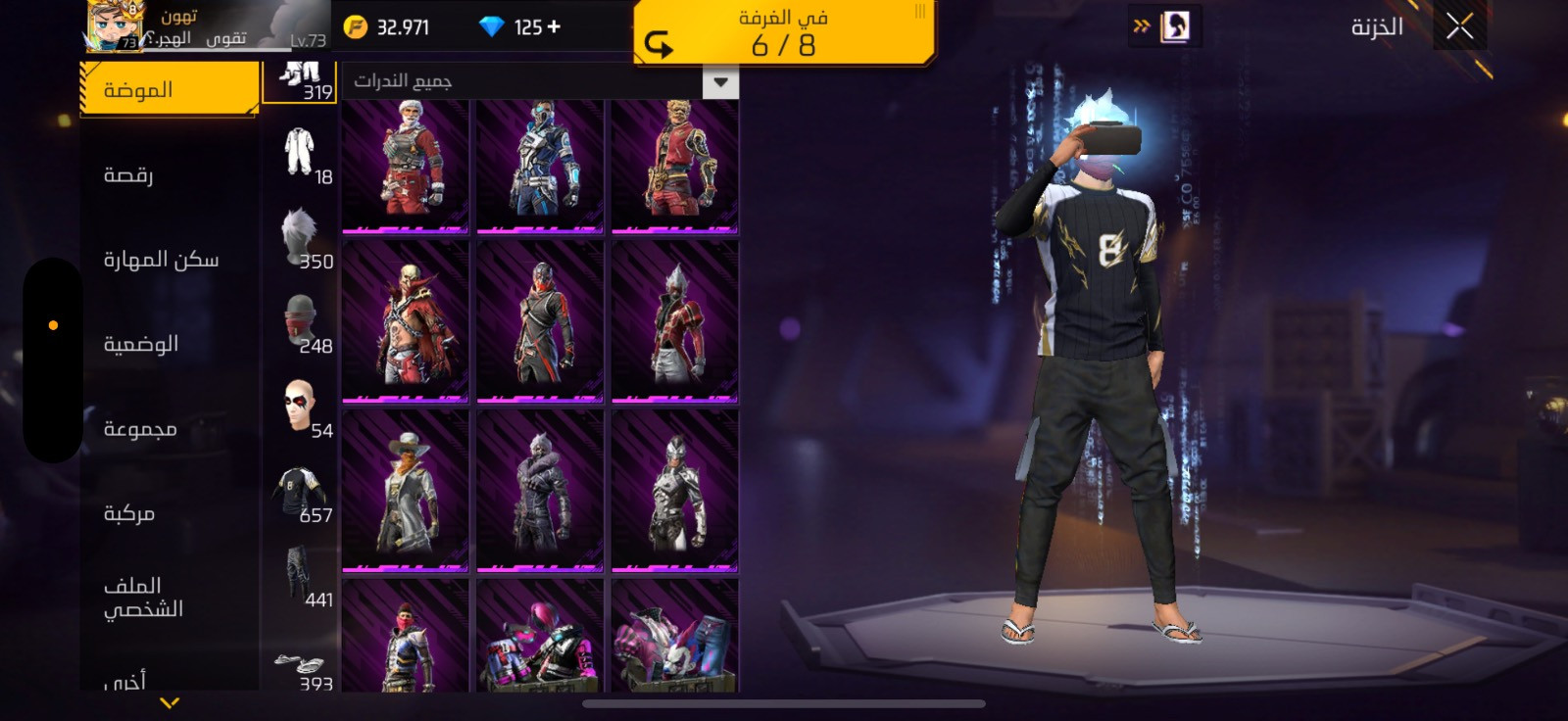Choose the white cowboy hat outfit
This screenshot has width=1568, height=721.
point(406,492)
